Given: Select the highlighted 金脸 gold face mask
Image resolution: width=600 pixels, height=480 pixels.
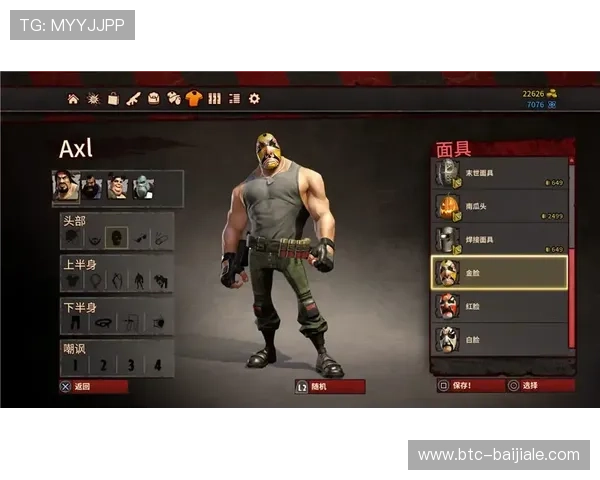Looking at the screenshot, I should click(x=500, y=273).
